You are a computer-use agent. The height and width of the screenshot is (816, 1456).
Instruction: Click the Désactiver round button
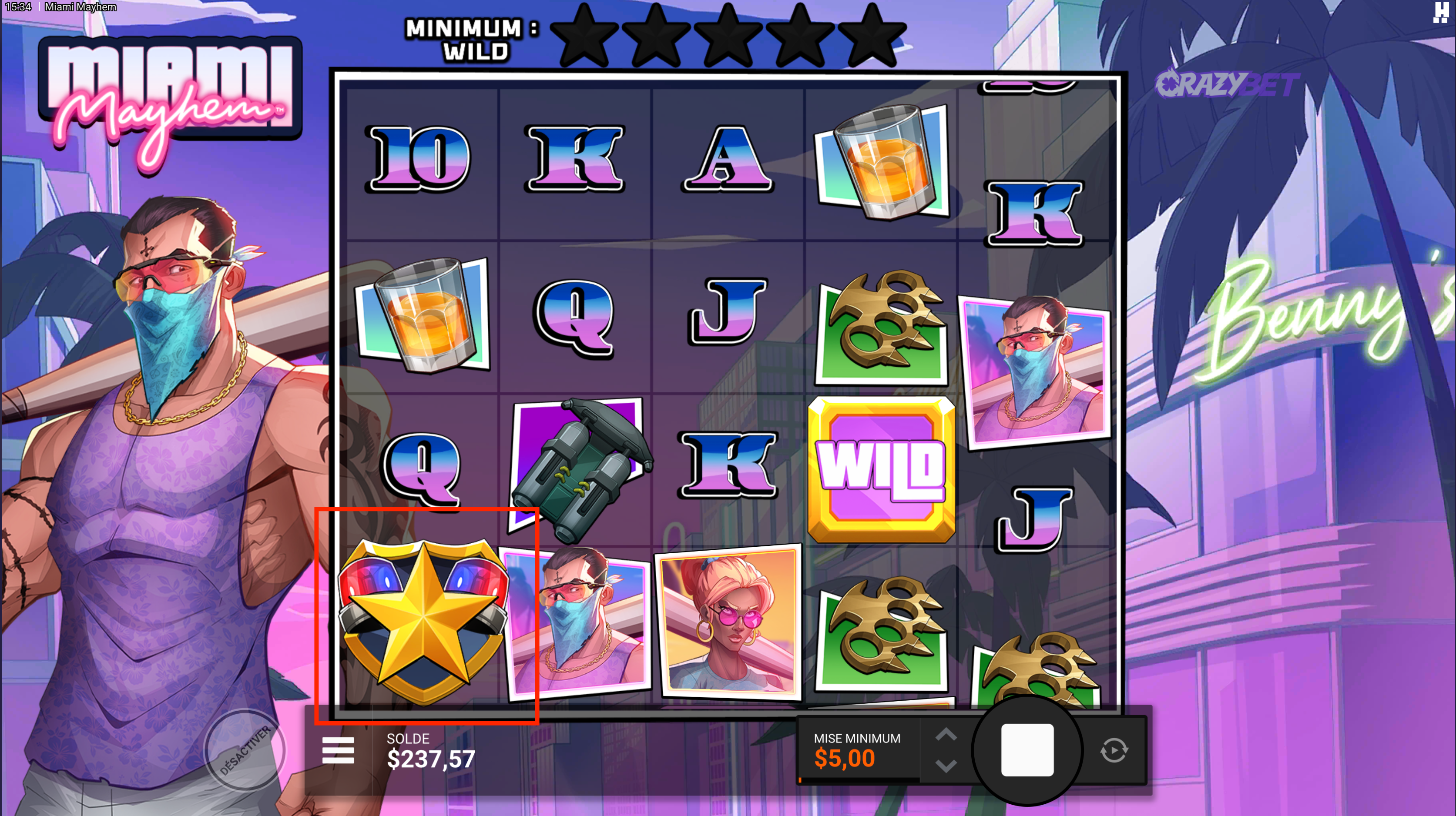pyautogui.click(x=245, y=750)
